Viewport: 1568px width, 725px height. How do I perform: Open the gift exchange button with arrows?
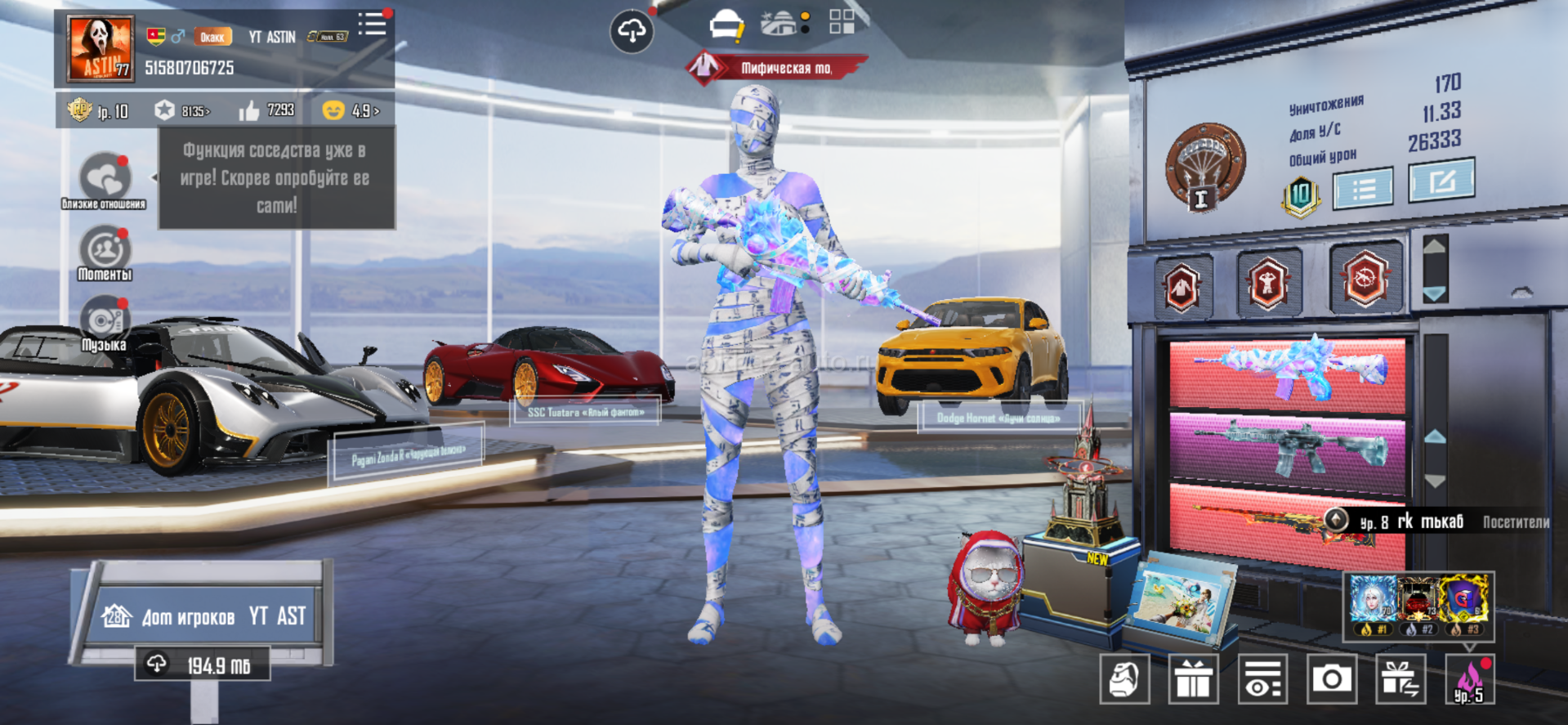pyautogui.click(x=1401, y=678)
